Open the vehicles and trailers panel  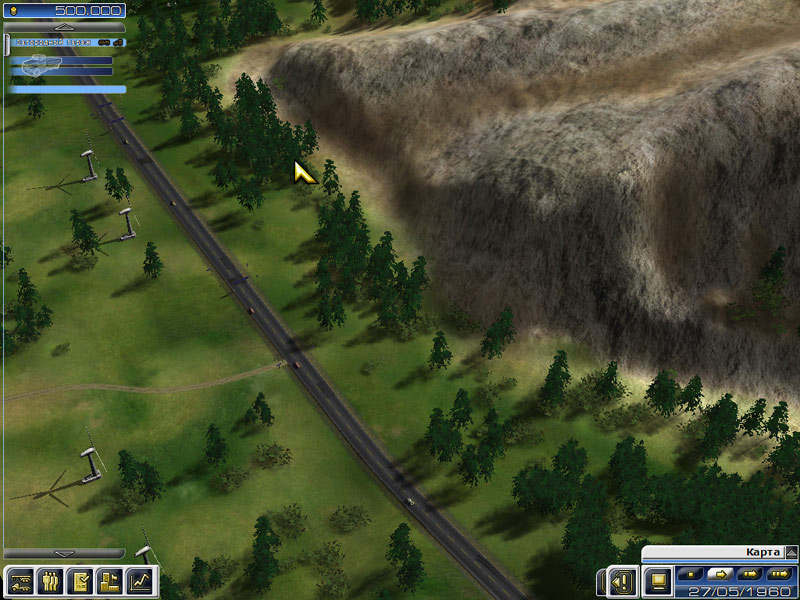(x=20, y=580)
